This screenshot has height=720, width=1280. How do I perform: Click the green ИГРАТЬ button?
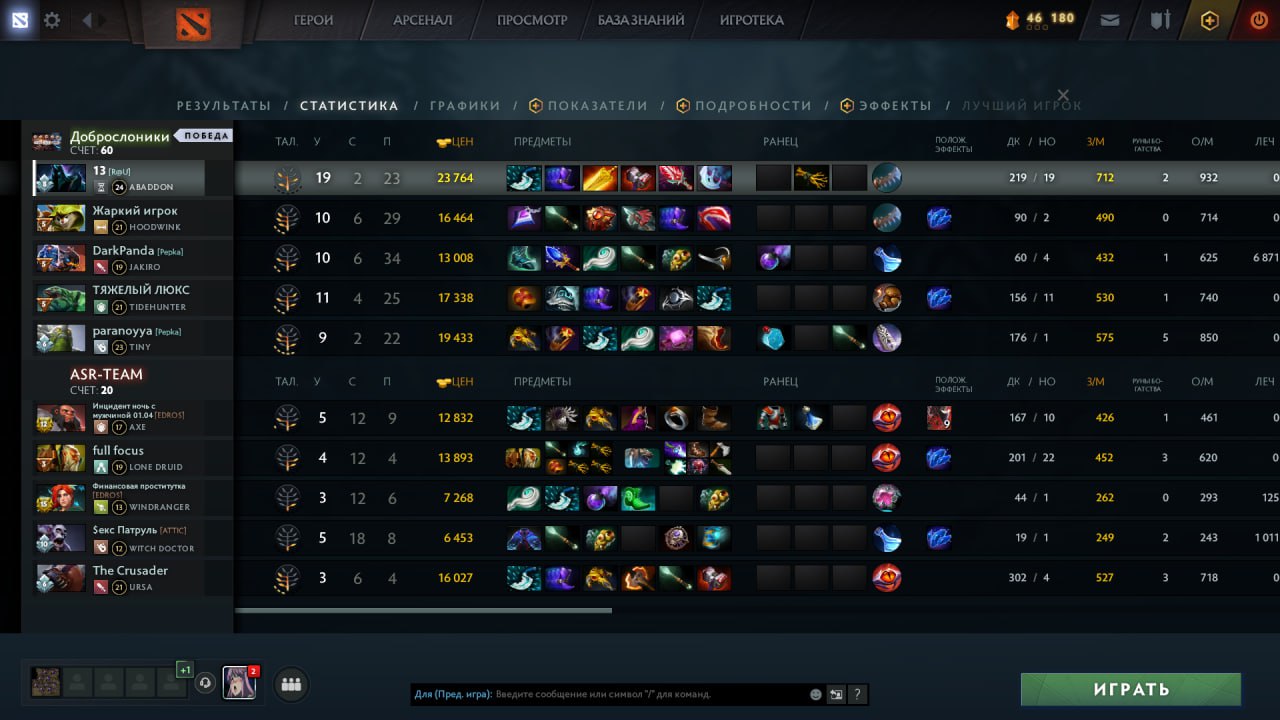(1130, 690)
